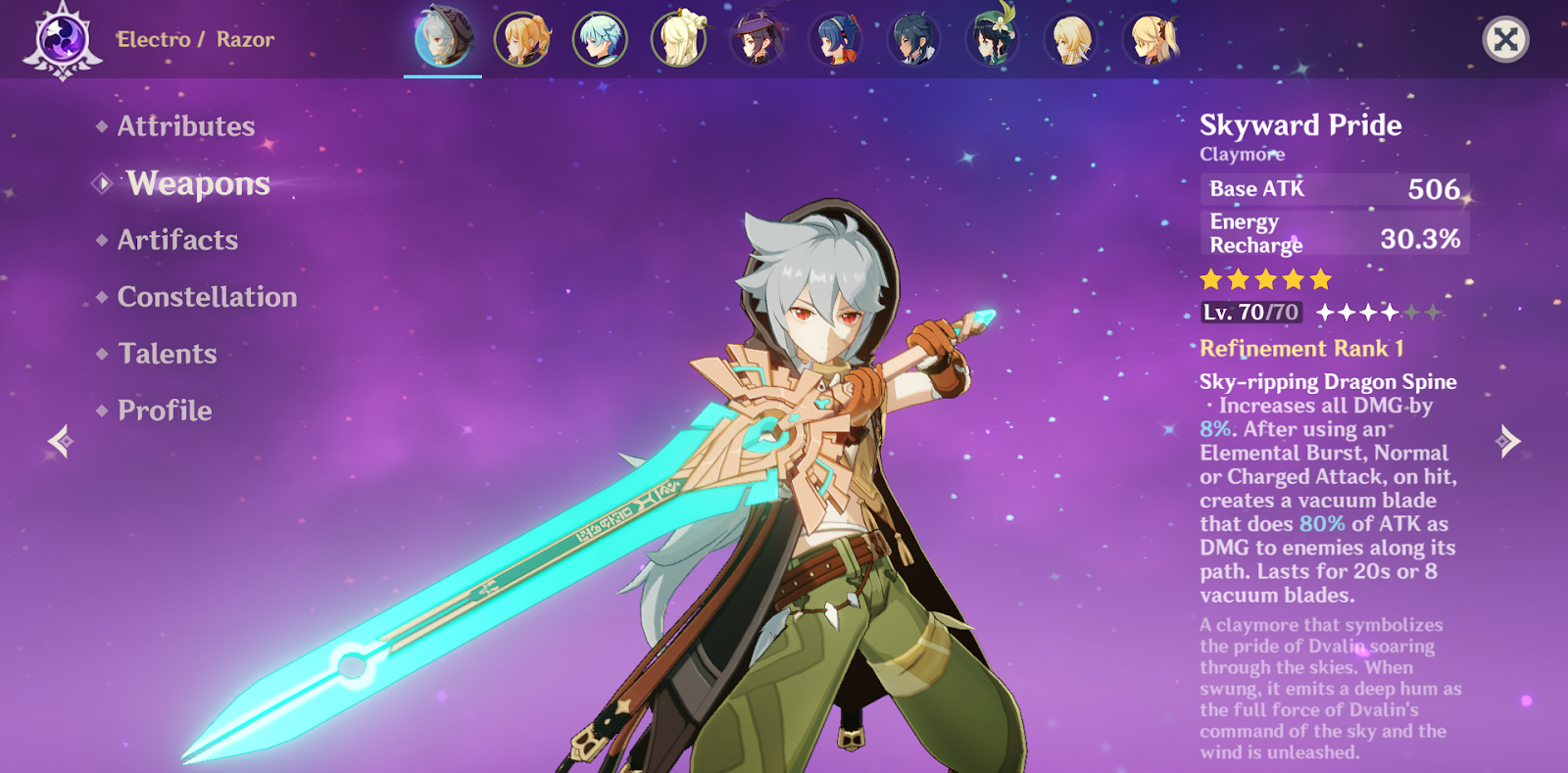The image size is (1568, 773).
Task: Select the Weapons menu entry
Action: pyautogui.click(x=198, y=183)
